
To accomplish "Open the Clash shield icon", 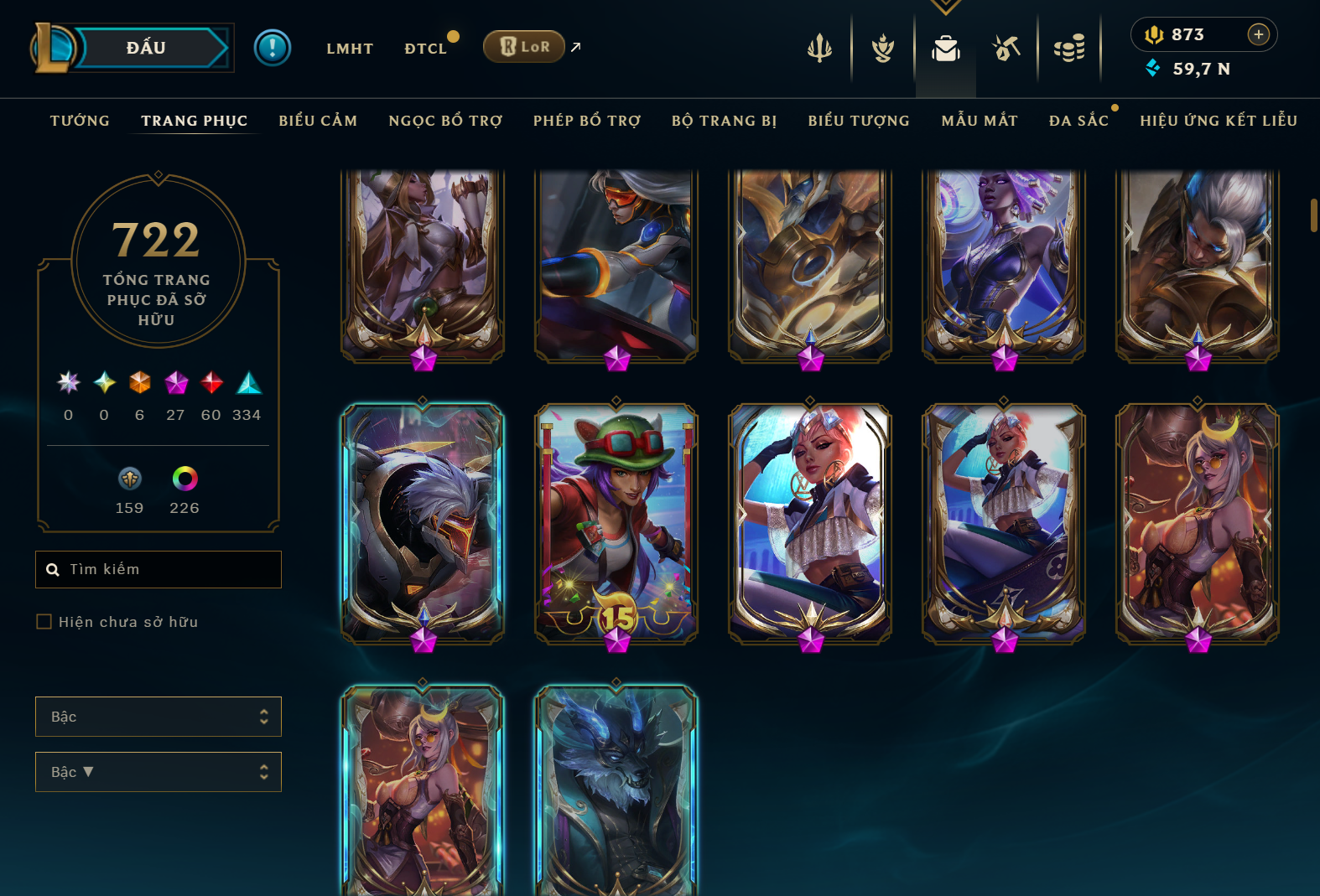I will click(x=883, y=48).
